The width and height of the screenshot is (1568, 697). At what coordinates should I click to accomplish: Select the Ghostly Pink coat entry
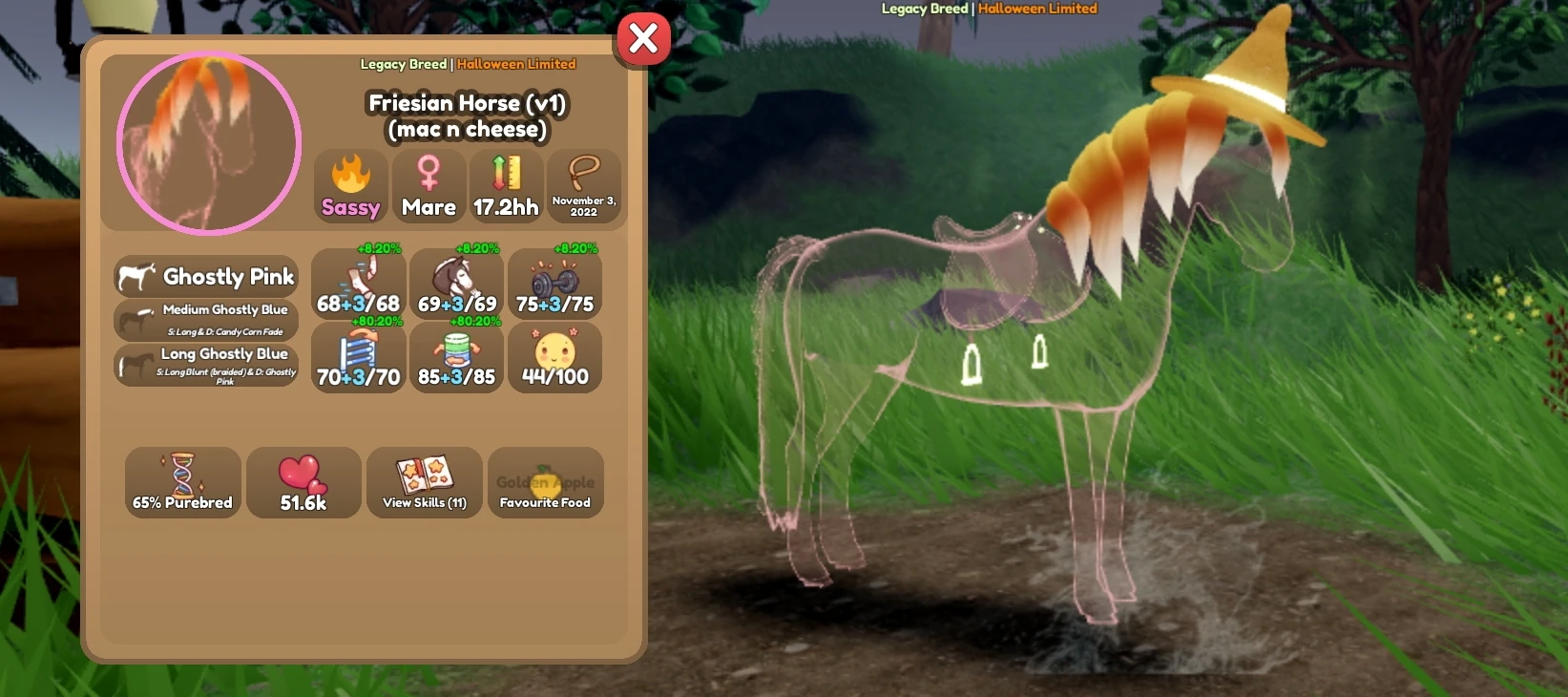point(205,277)
